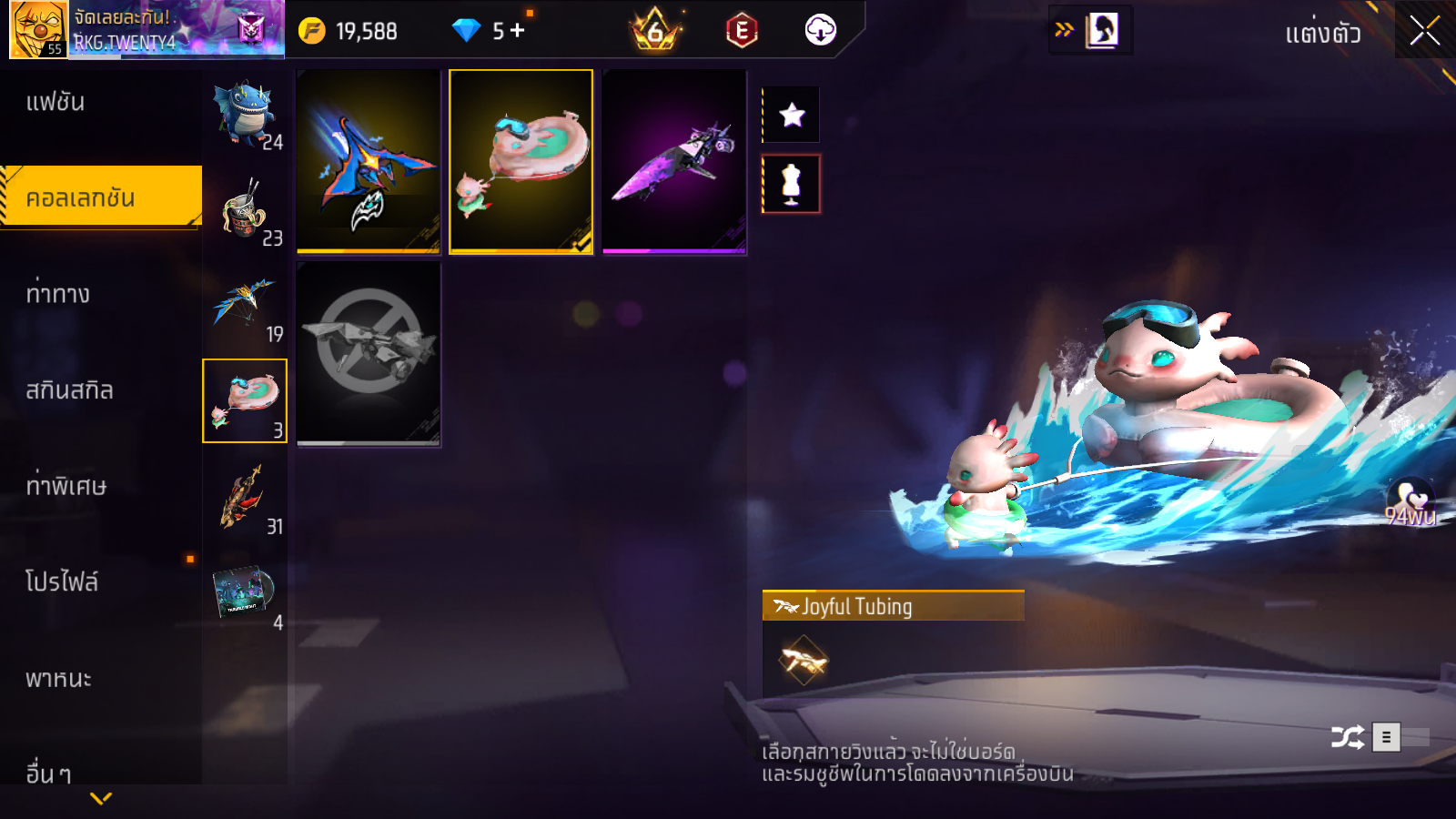Add diamonds with the plus button
This screenshot has height=819, width=1456.
click(518, 31)
